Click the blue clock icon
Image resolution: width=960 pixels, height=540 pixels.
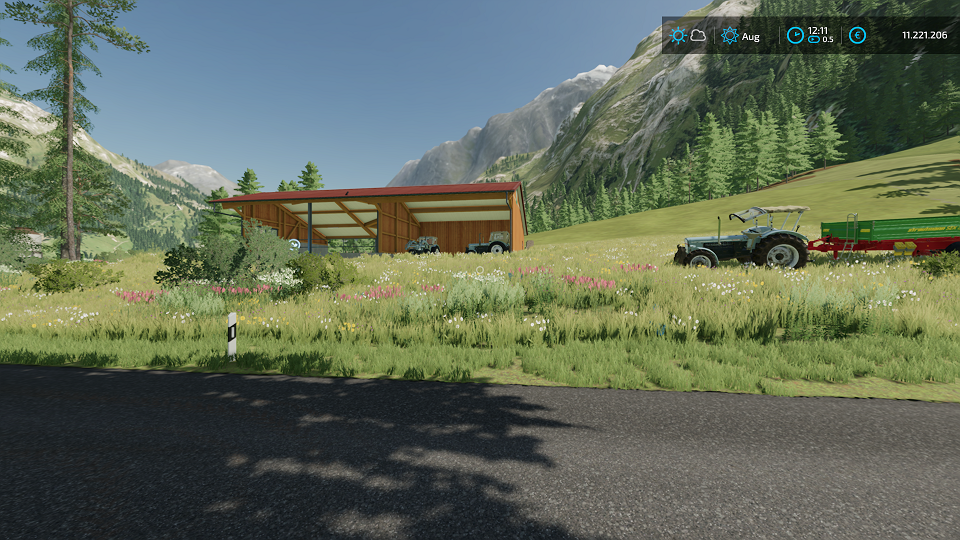pyautogui.click(x=795, y=35)
